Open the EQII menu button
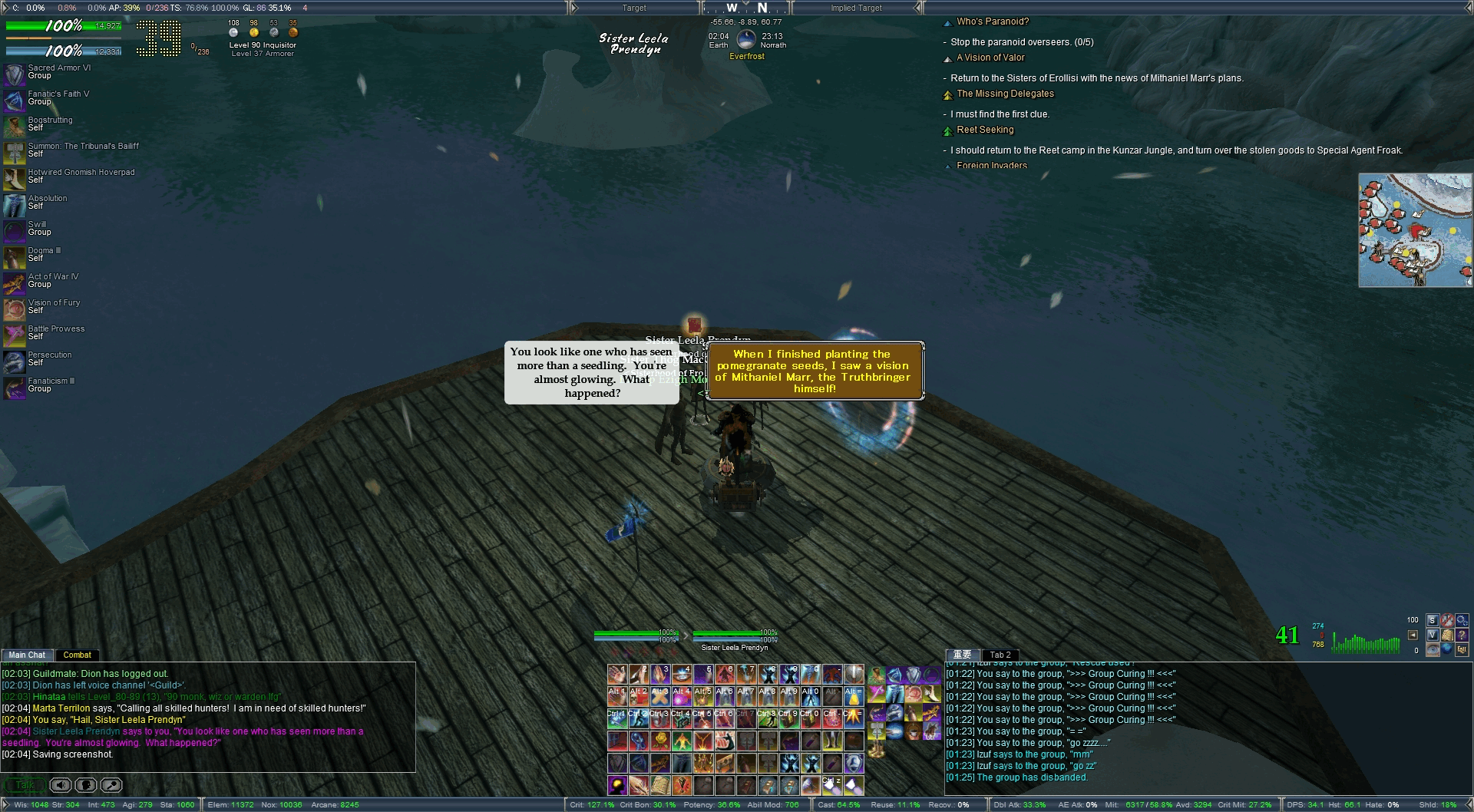This screenshot has height=812, width=1474. coord(1461,649)
